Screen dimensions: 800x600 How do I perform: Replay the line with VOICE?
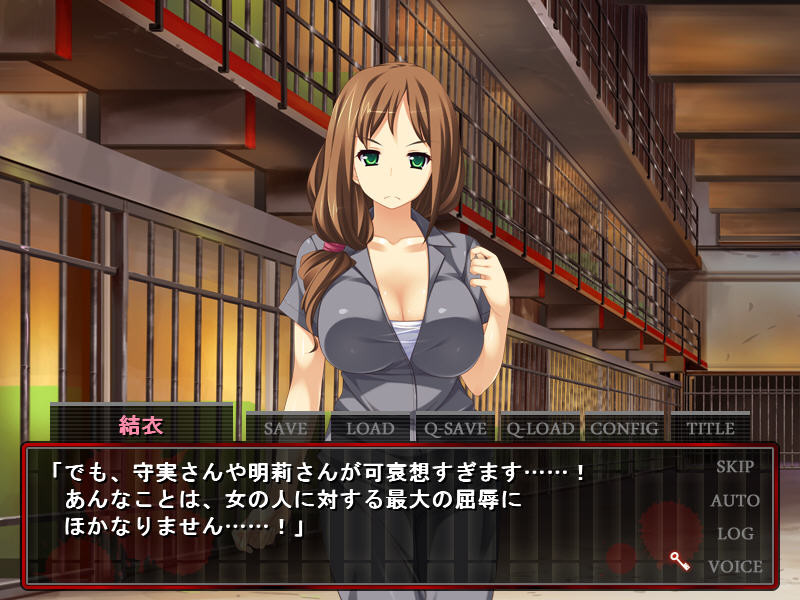coord(735,567)
